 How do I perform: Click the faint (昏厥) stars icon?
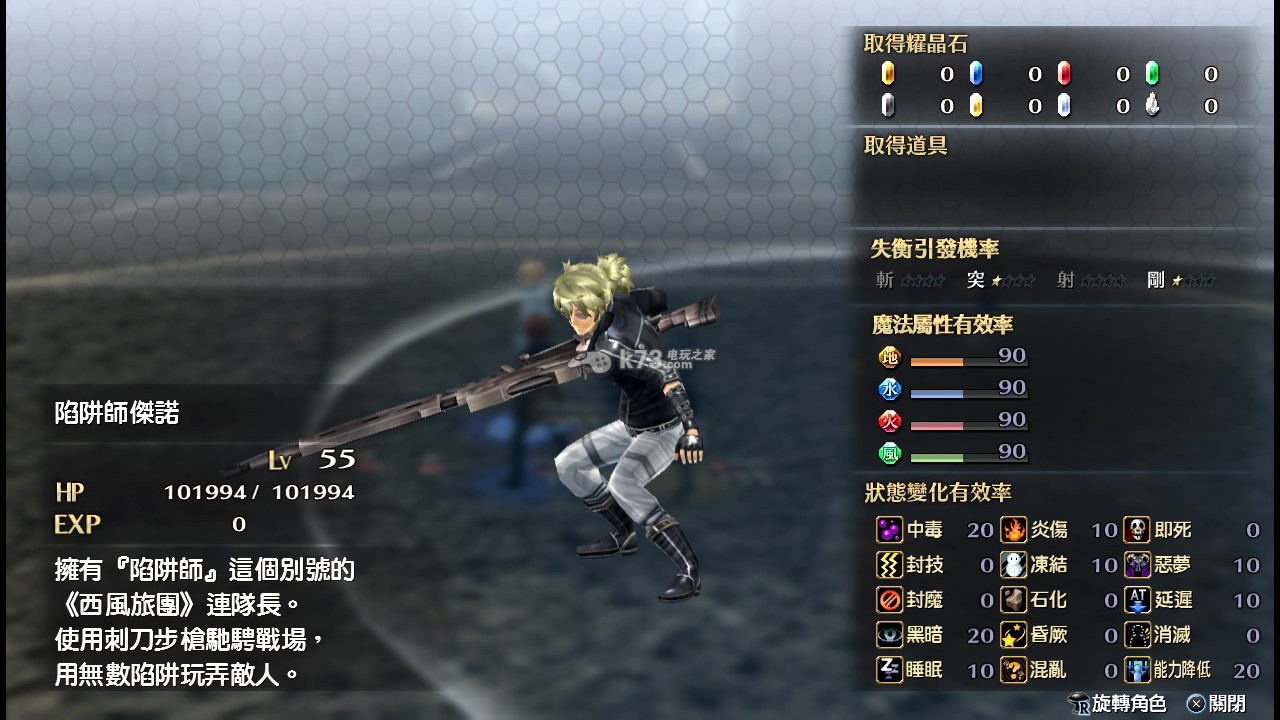1014,635
